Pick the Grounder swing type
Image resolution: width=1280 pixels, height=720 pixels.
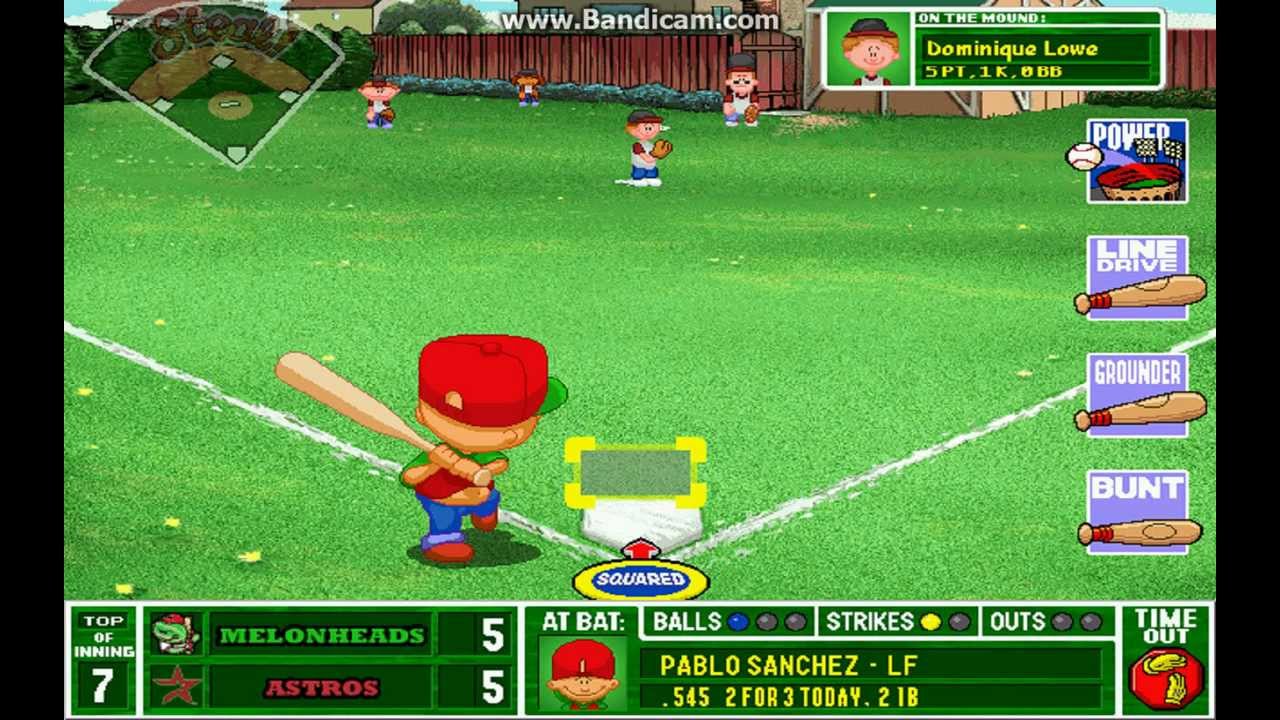pos(1138,395)
